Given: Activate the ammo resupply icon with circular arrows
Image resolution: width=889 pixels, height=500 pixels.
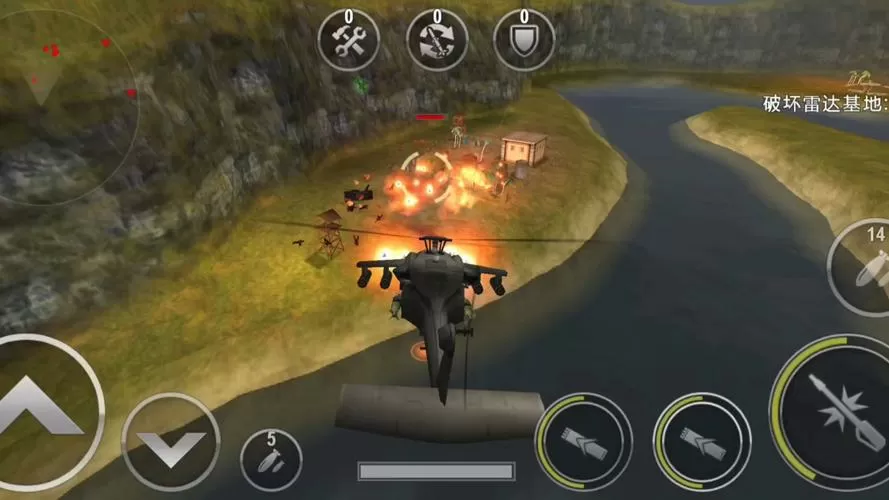Looking at the screenshot, I should pyautogui.click(x=437, y=40).
